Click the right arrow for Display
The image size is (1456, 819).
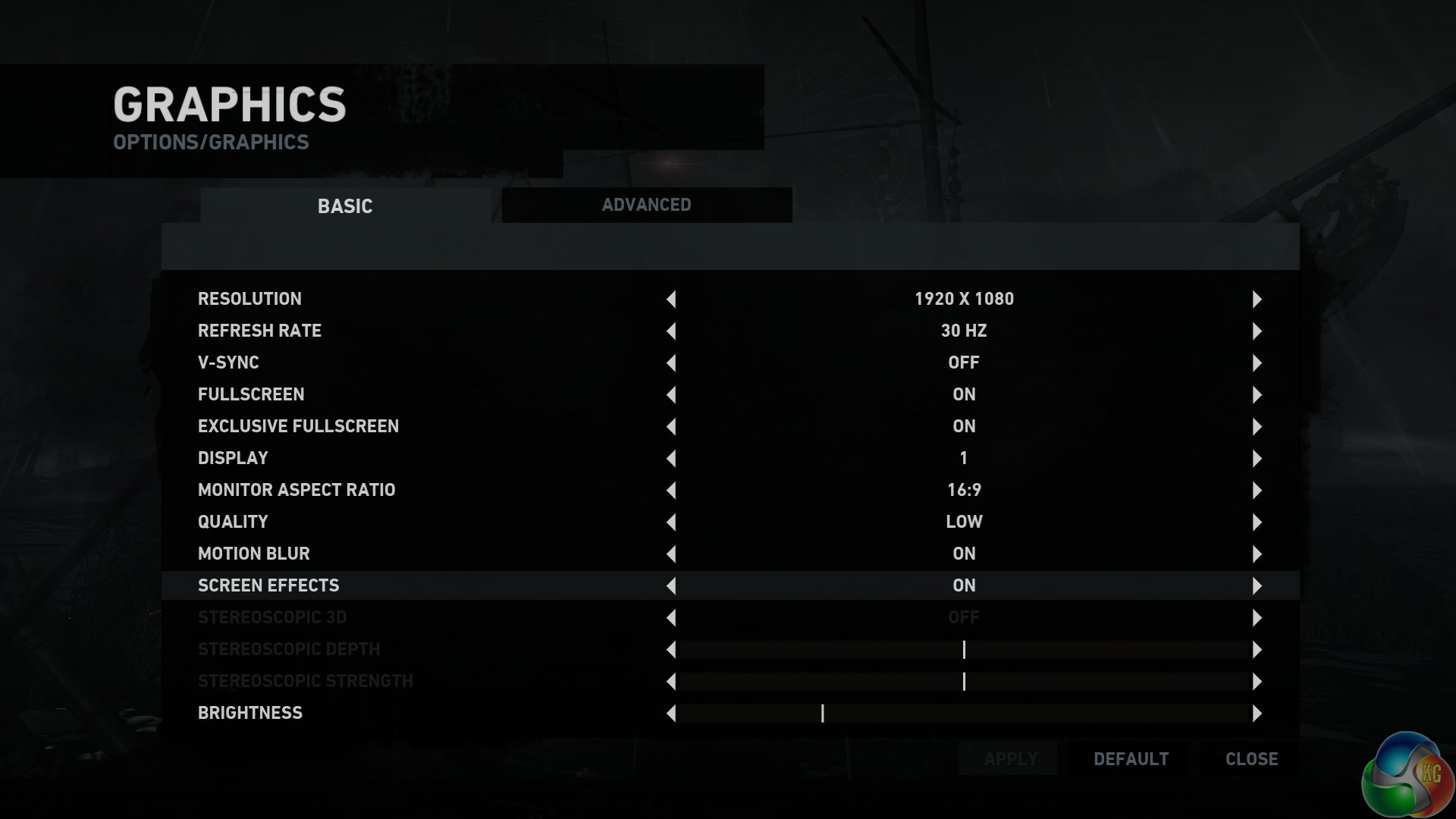pyautogui.click(x=1257, y=459)
